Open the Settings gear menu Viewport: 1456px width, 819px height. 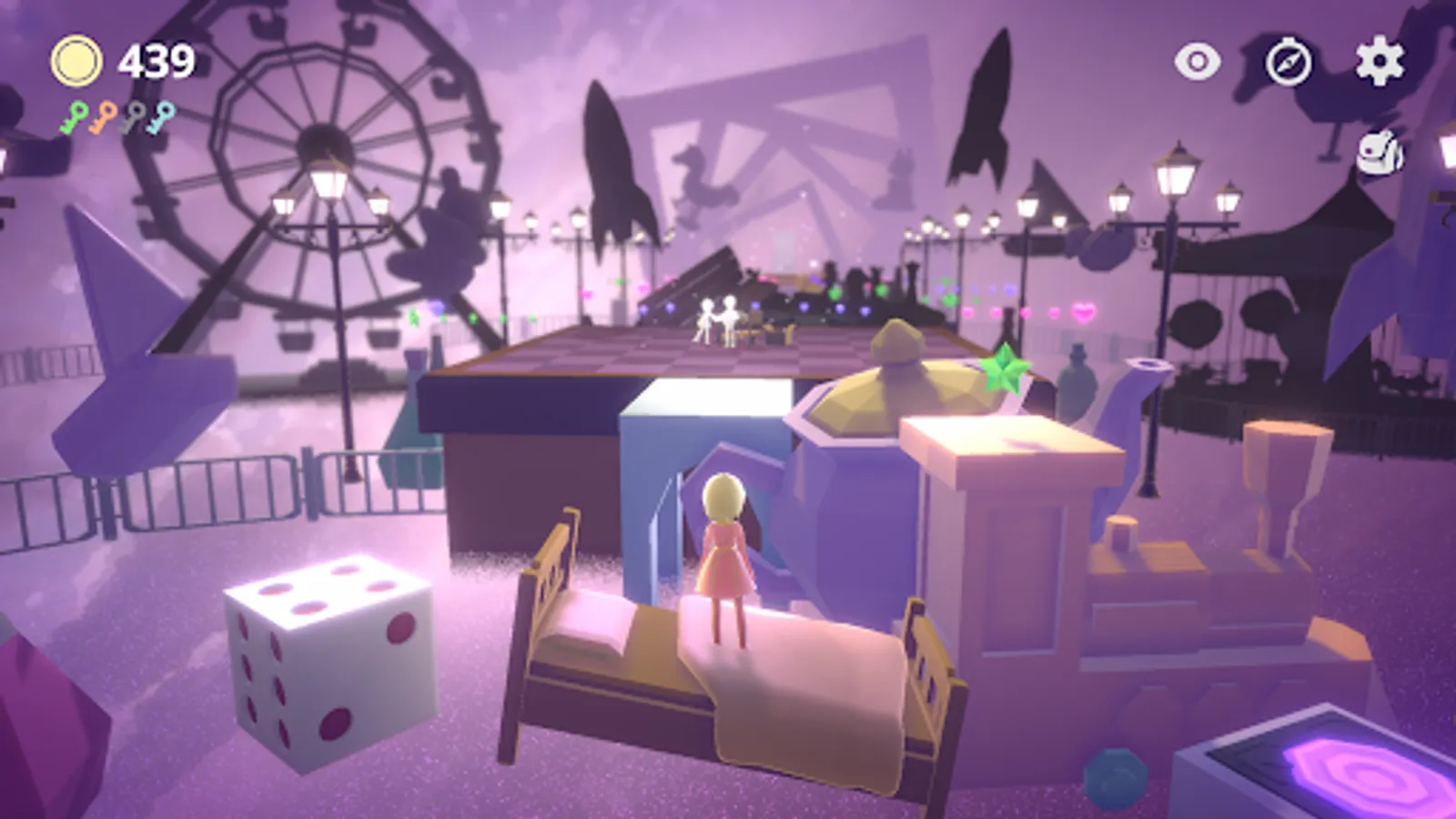point(1380,62)
